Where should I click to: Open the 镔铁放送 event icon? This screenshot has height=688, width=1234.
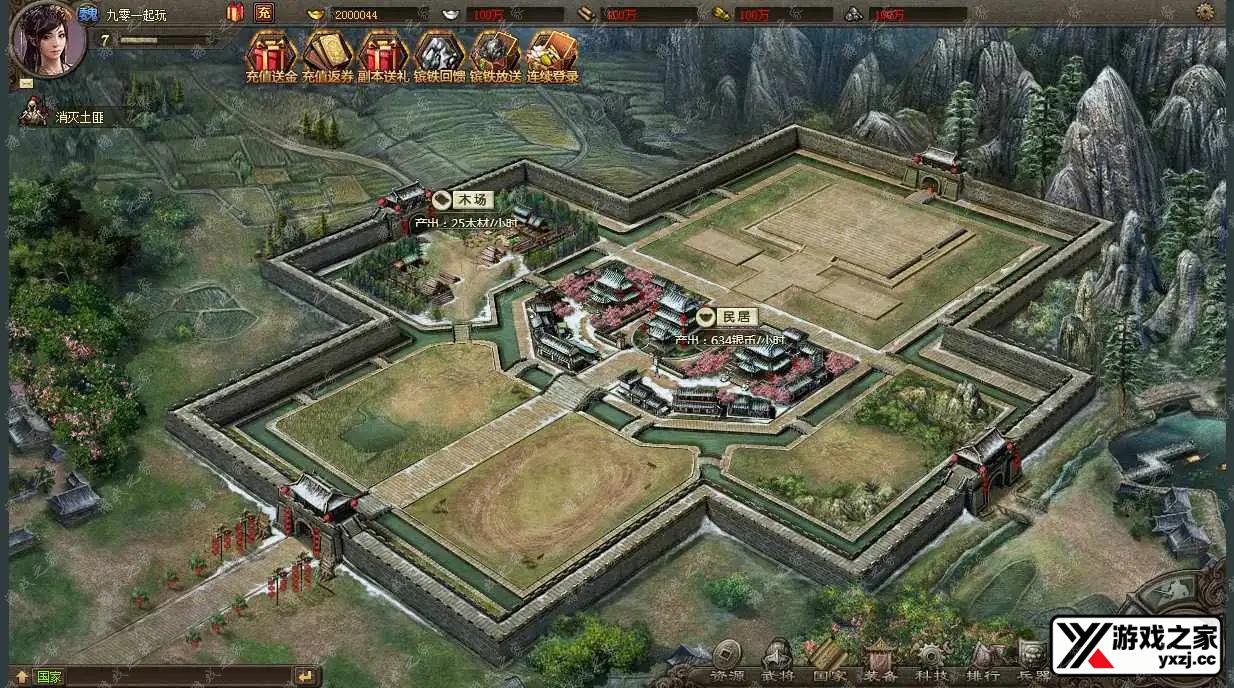tap(495, 54)
